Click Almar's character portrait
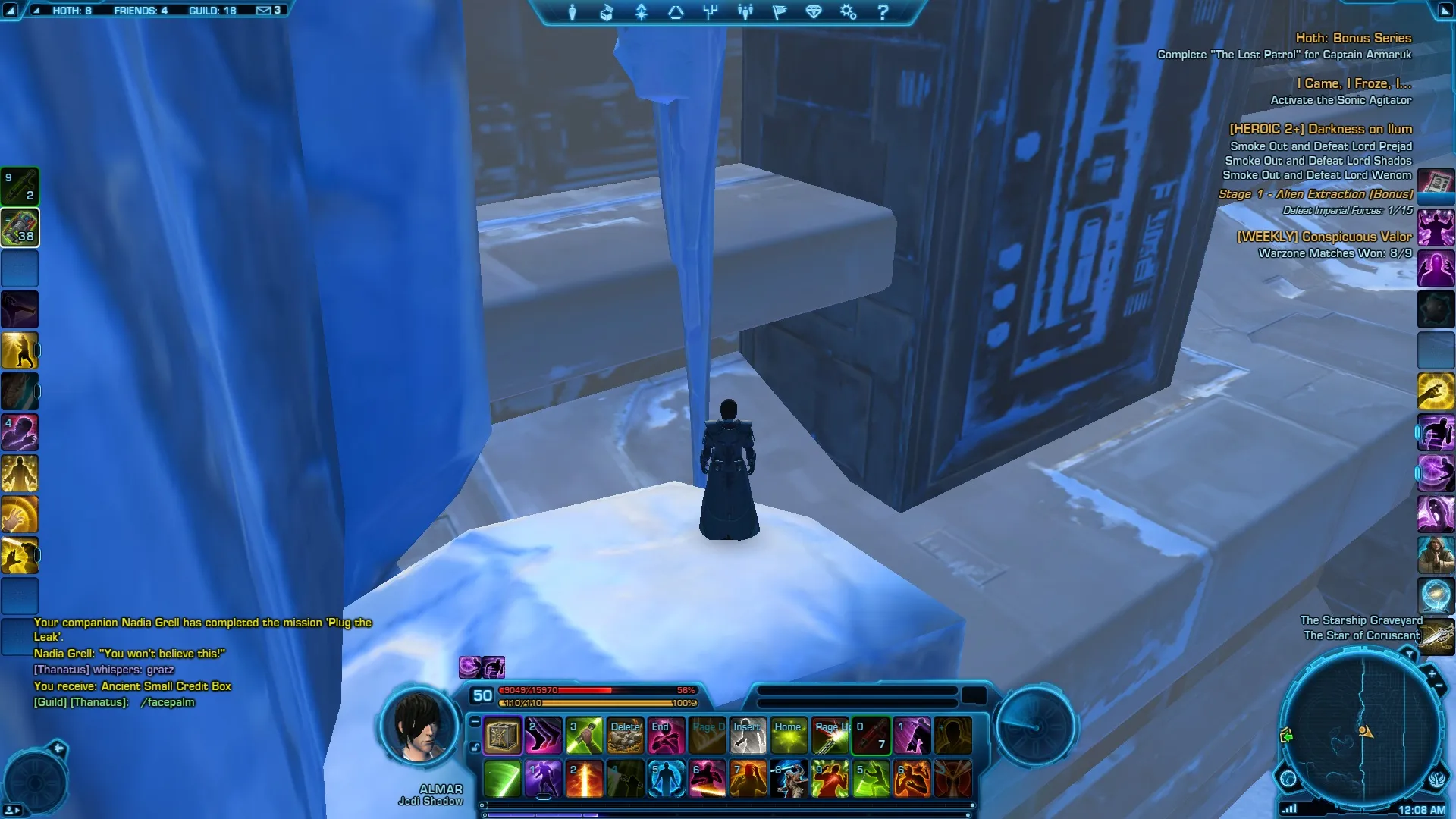This screenshot has width=1456, height=819. coord(419,726)
